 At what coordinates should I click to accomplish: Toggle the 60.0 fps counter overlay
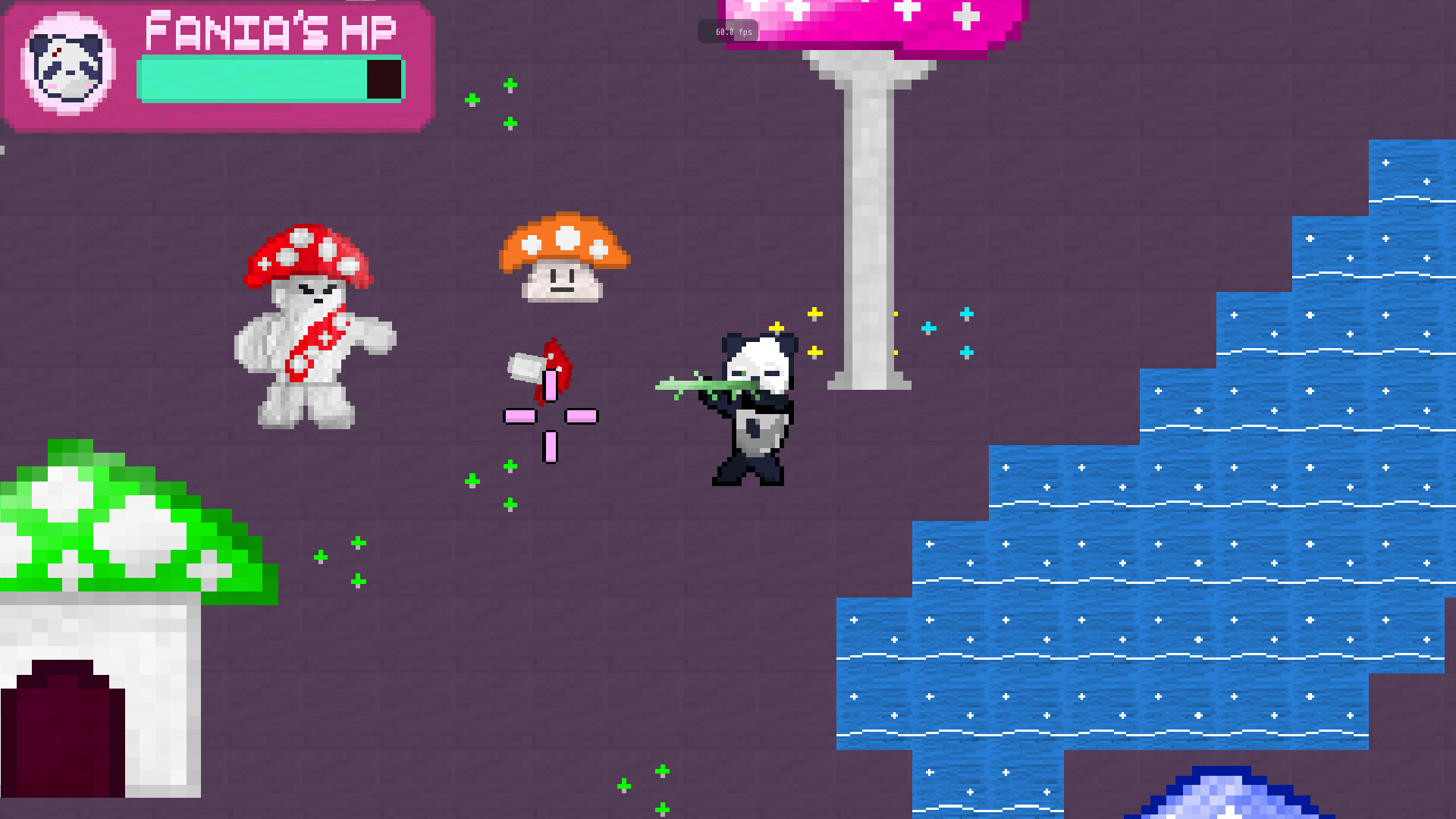point(730,31)
